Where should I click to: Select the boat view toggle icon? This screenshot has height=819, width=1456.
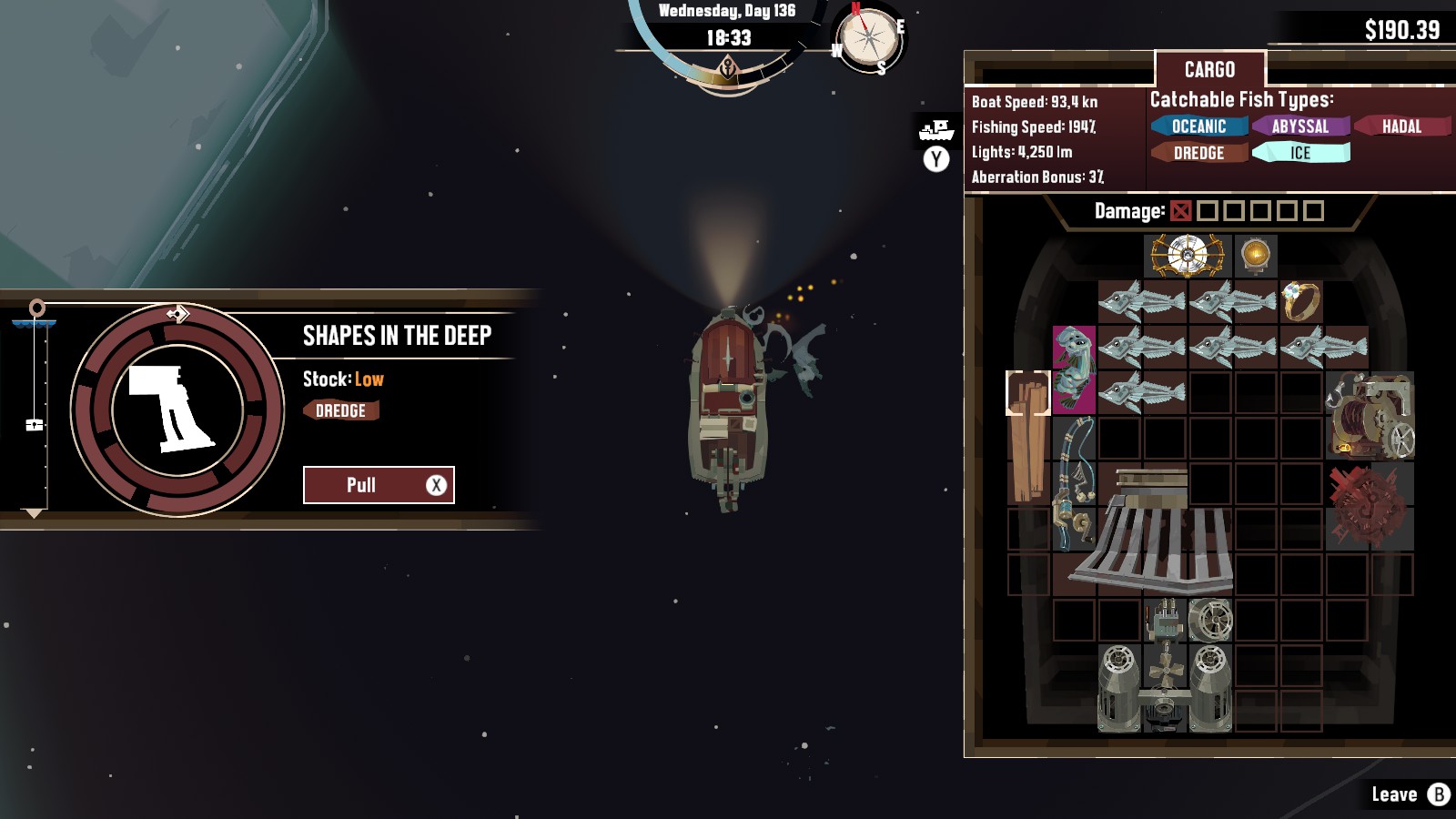(936, 131)
